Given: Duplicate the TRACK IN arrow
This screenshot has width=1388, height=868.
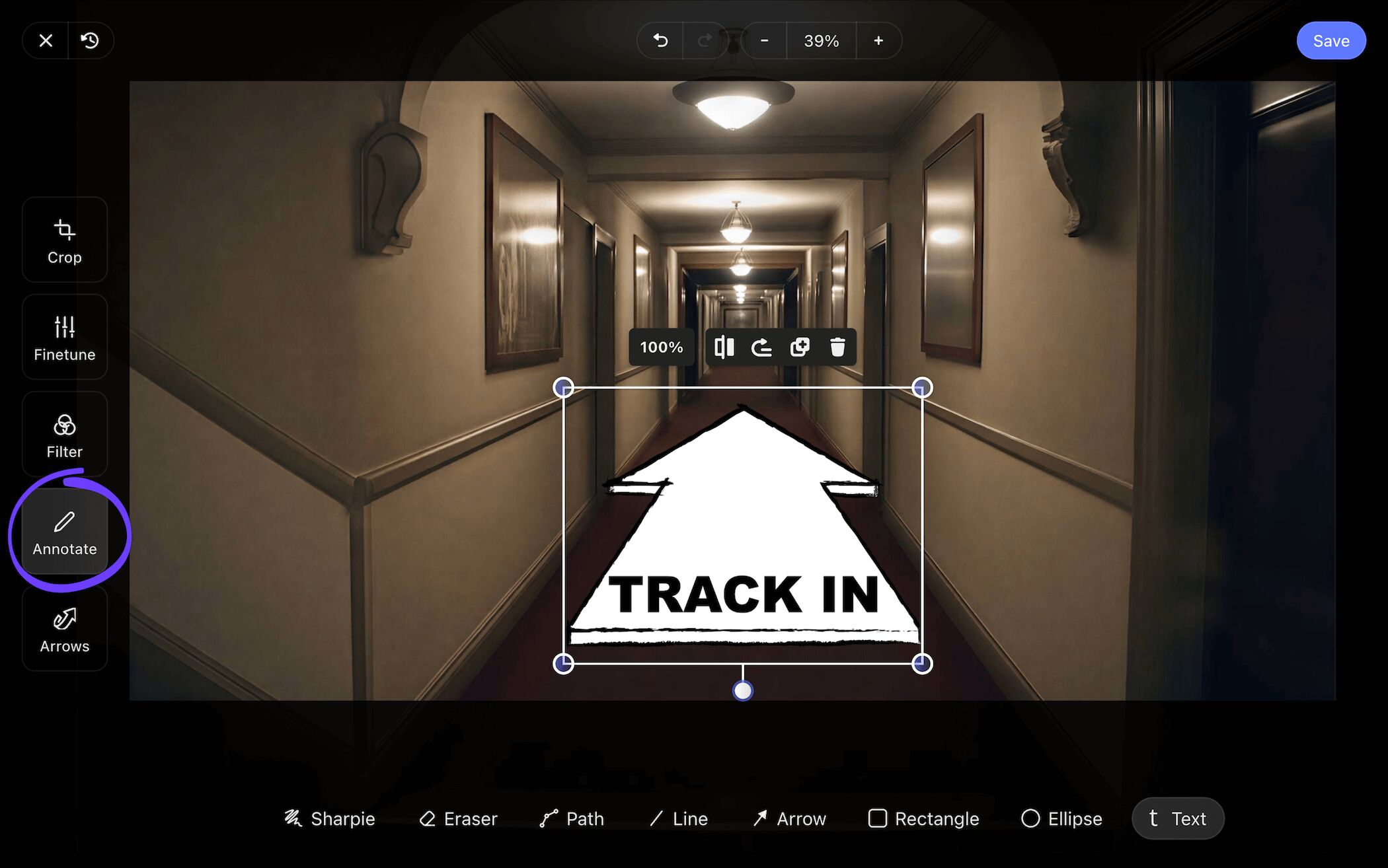Looking at the screenshot, I should point(800,347).
